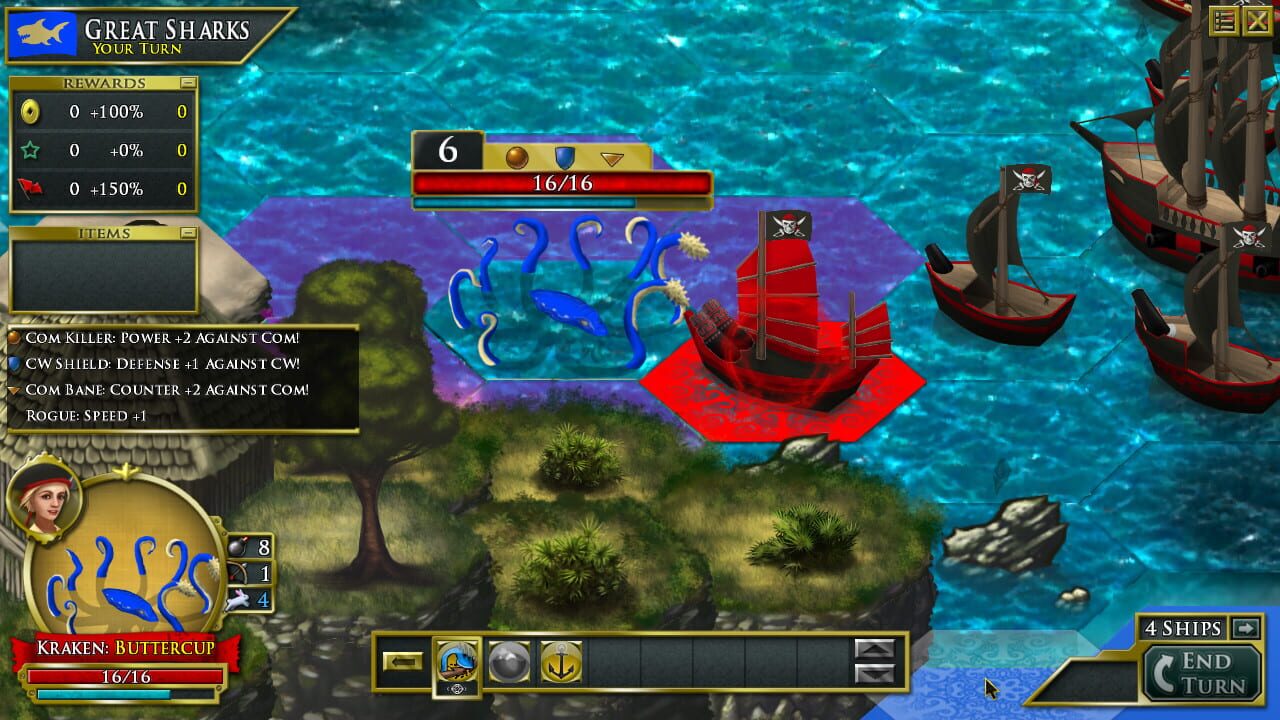
Task: Collapse the Items panel
Action: (x=188, y=233)
